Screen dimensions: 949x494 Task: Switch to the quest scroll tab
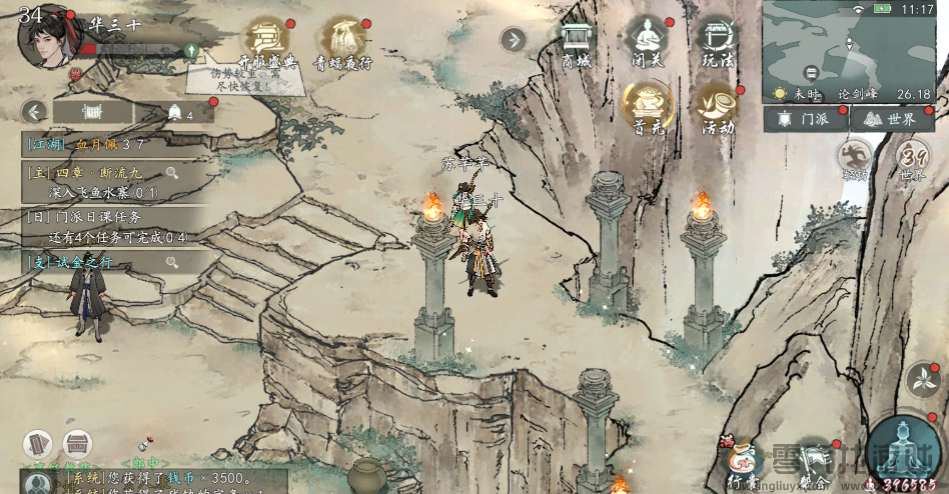tap(92, 111)
